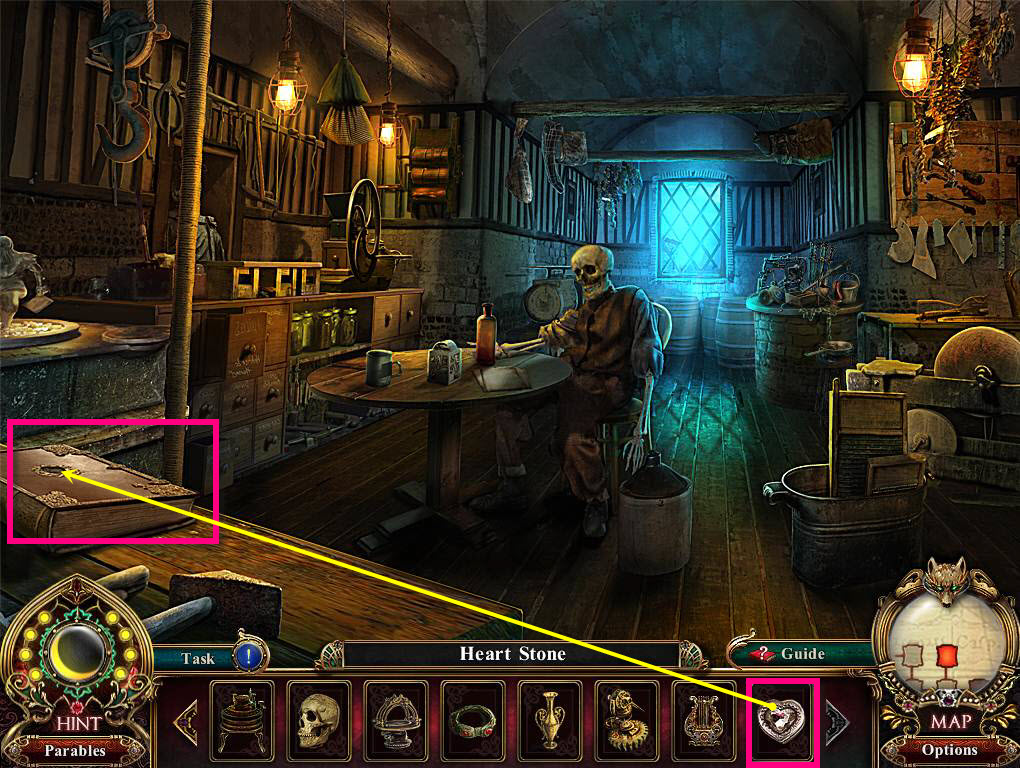Select the heart stone inventory item

(x=783, y=716)
